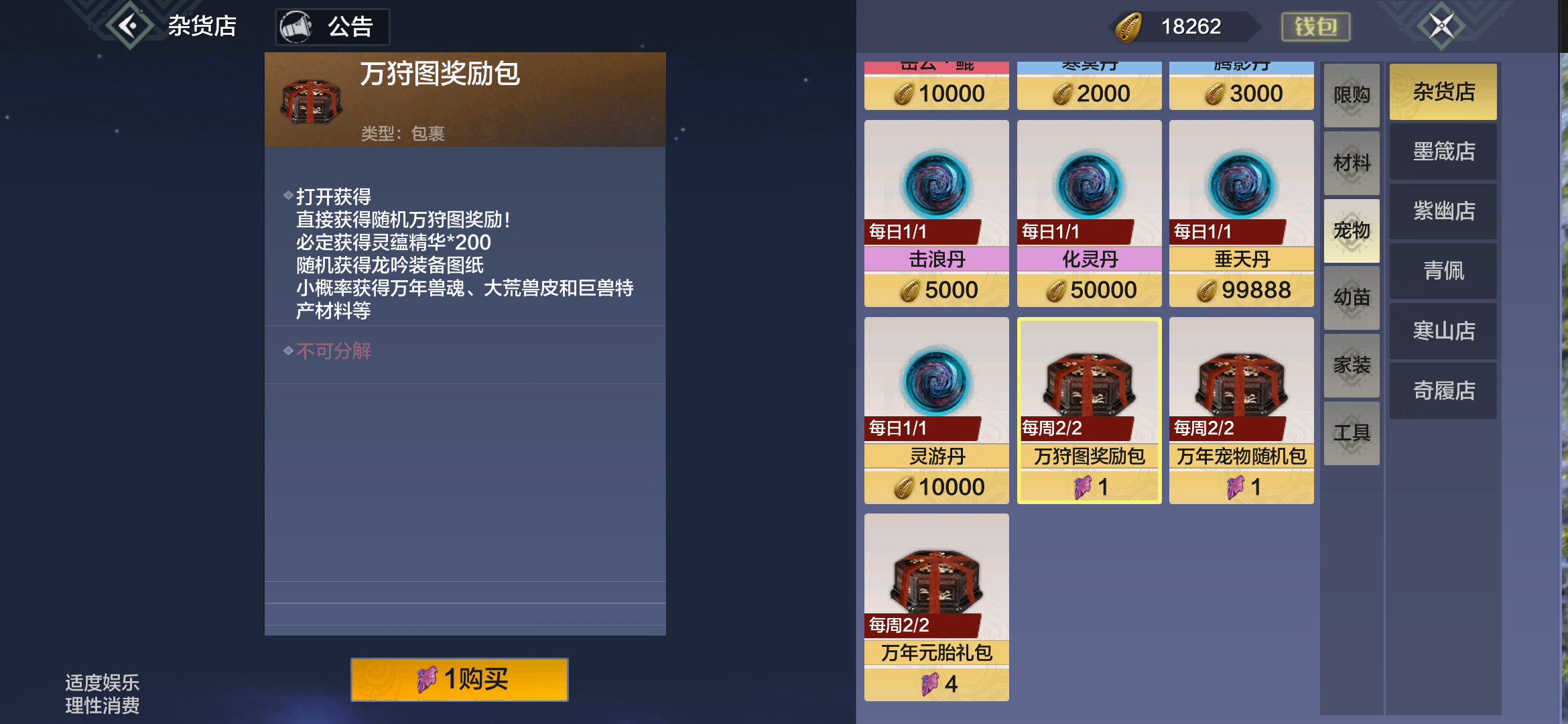Open the 公告 announcement panel
The image size is (1568, 724).
pos(332,27)
